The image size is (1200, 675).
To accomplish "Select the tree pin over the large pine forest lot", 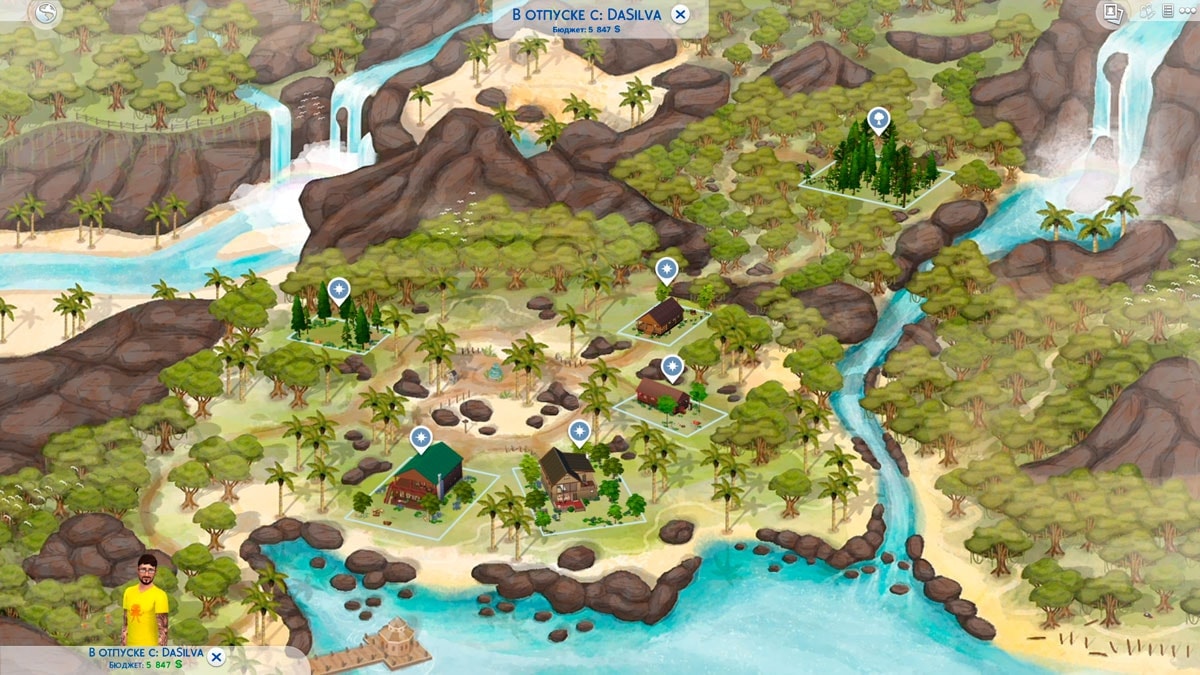I will pos(878,120).
